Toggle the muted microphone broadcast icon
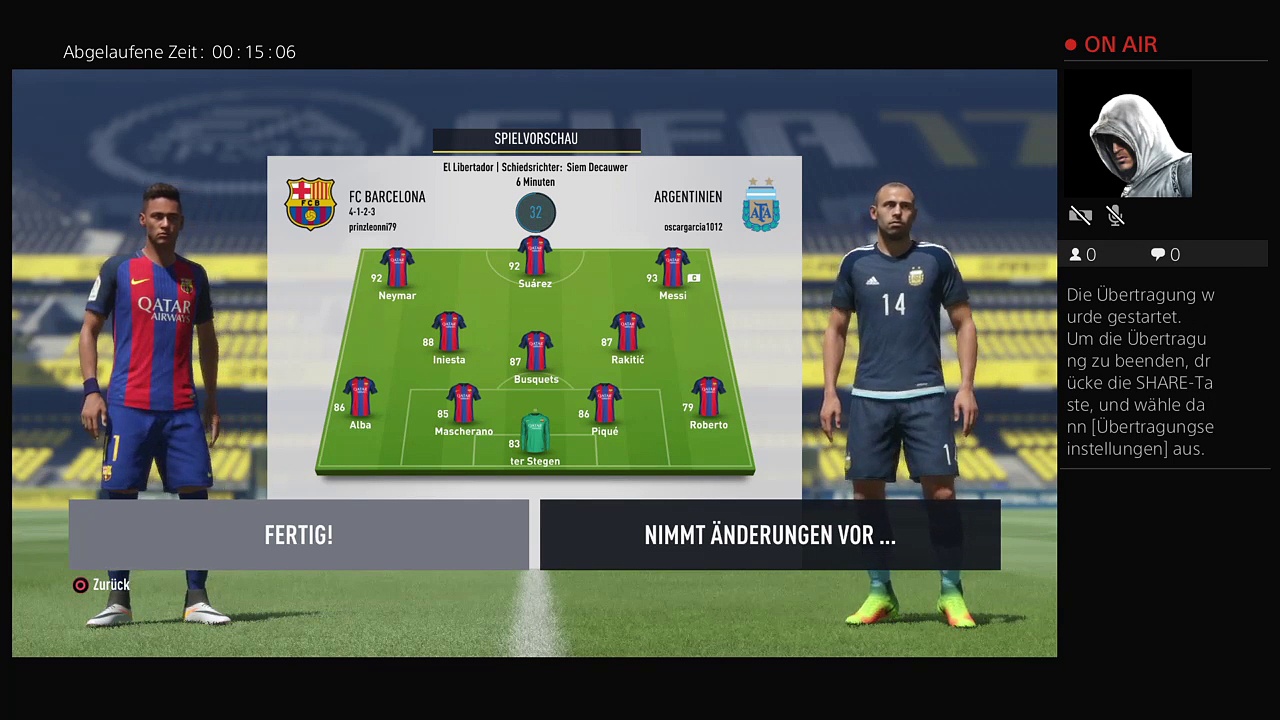This screenshot has width=1280, height=720. (1116, 215)
